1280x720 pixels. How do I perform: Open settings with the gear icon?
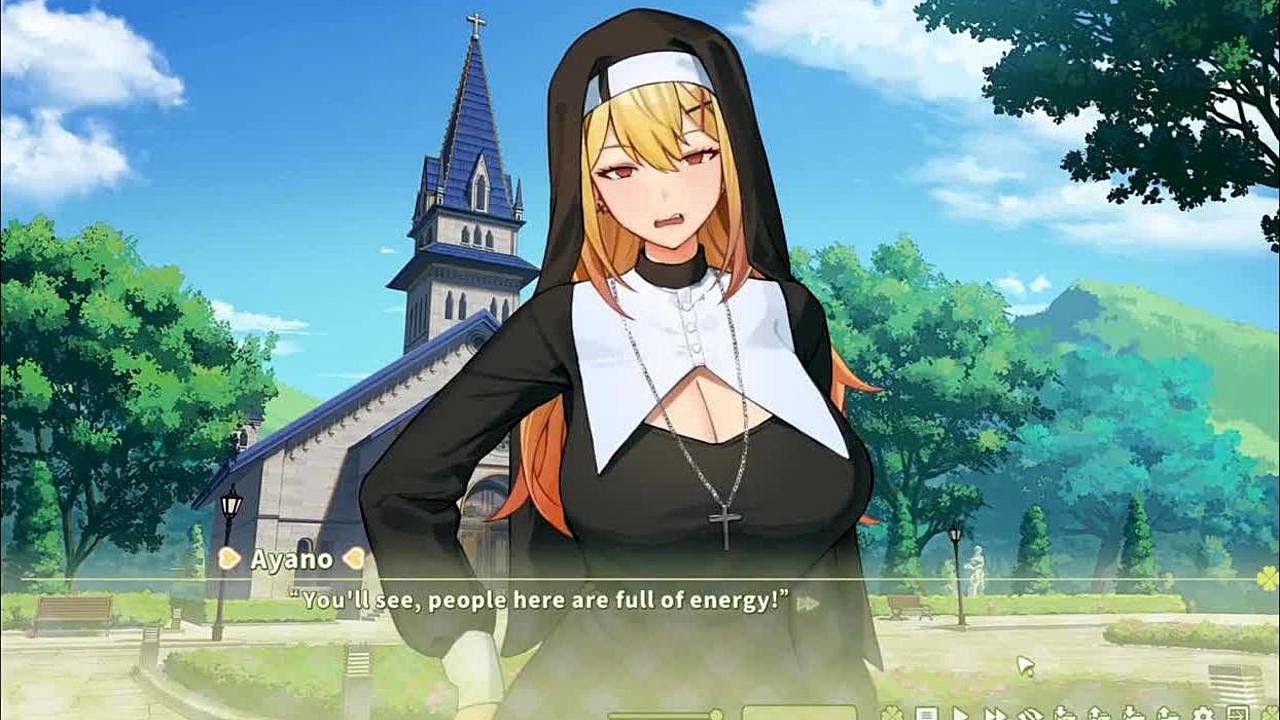(1203, 714)
